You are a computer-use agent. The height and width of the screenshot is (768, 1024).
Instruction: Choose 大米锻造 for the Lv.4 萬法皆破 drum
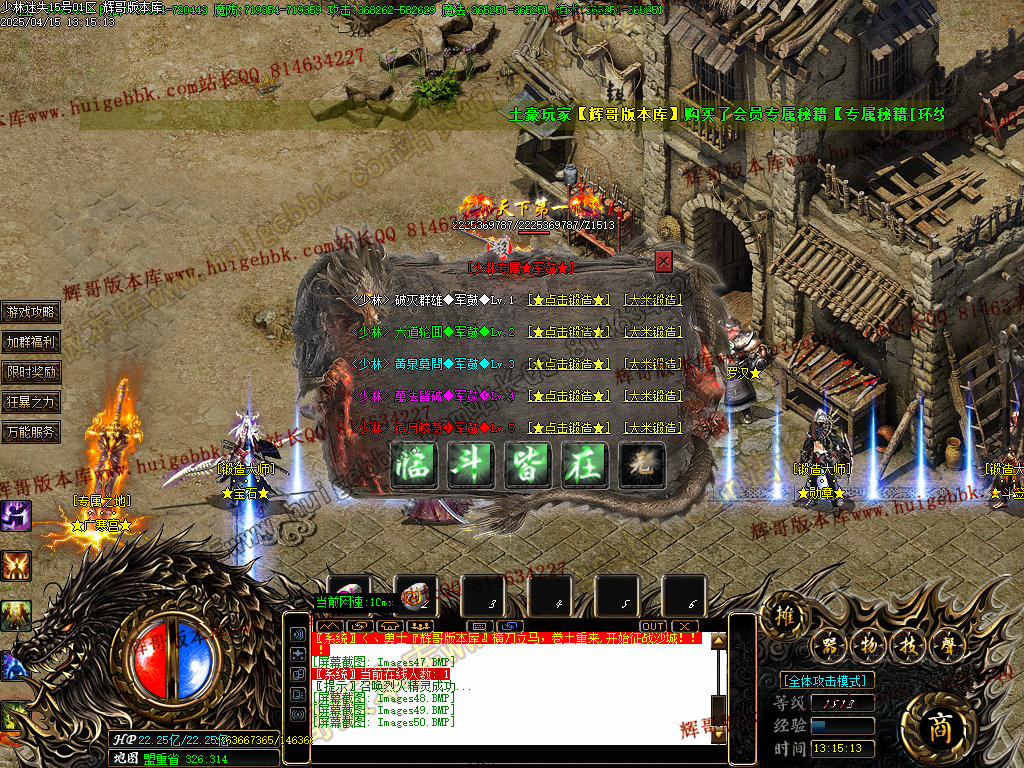point(653,396)
